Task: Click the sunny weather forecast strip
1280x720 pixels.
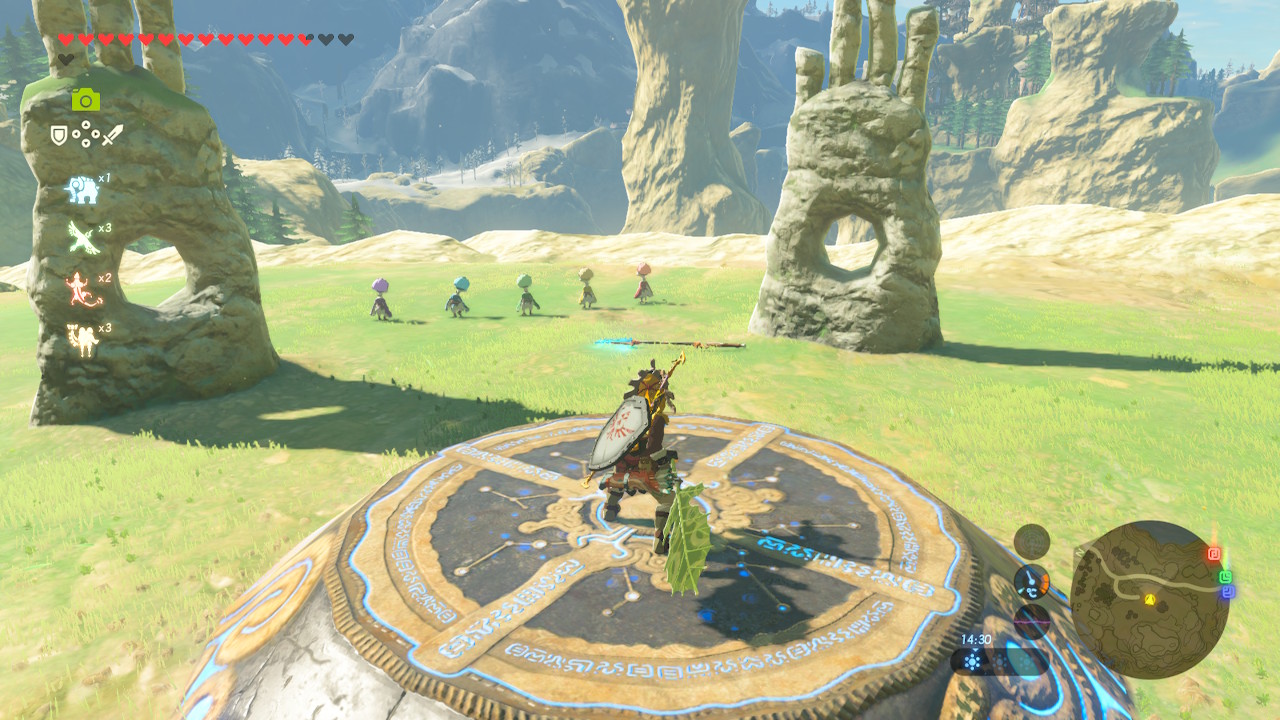Action: [1000, 661]
